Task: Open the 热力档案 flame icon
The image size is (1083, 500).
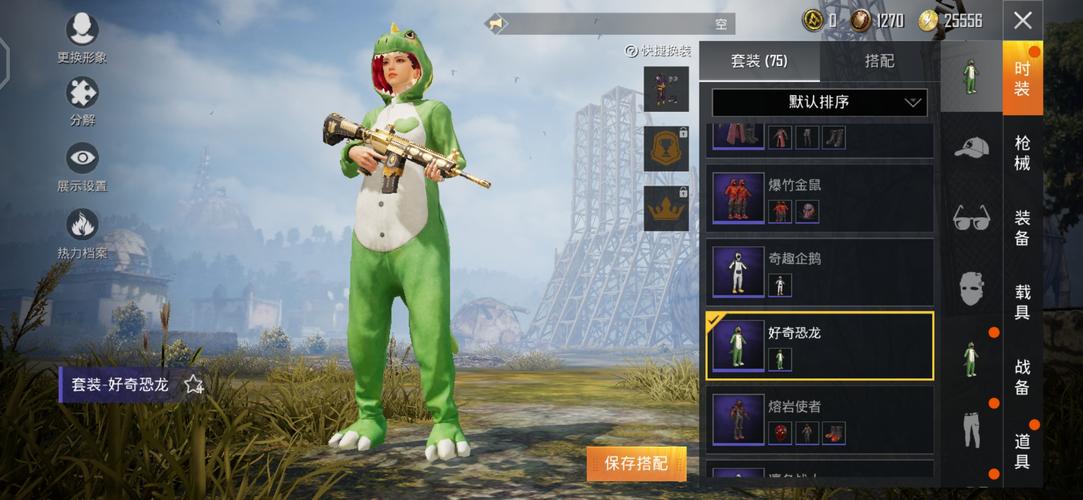Action: pos(82,233)
